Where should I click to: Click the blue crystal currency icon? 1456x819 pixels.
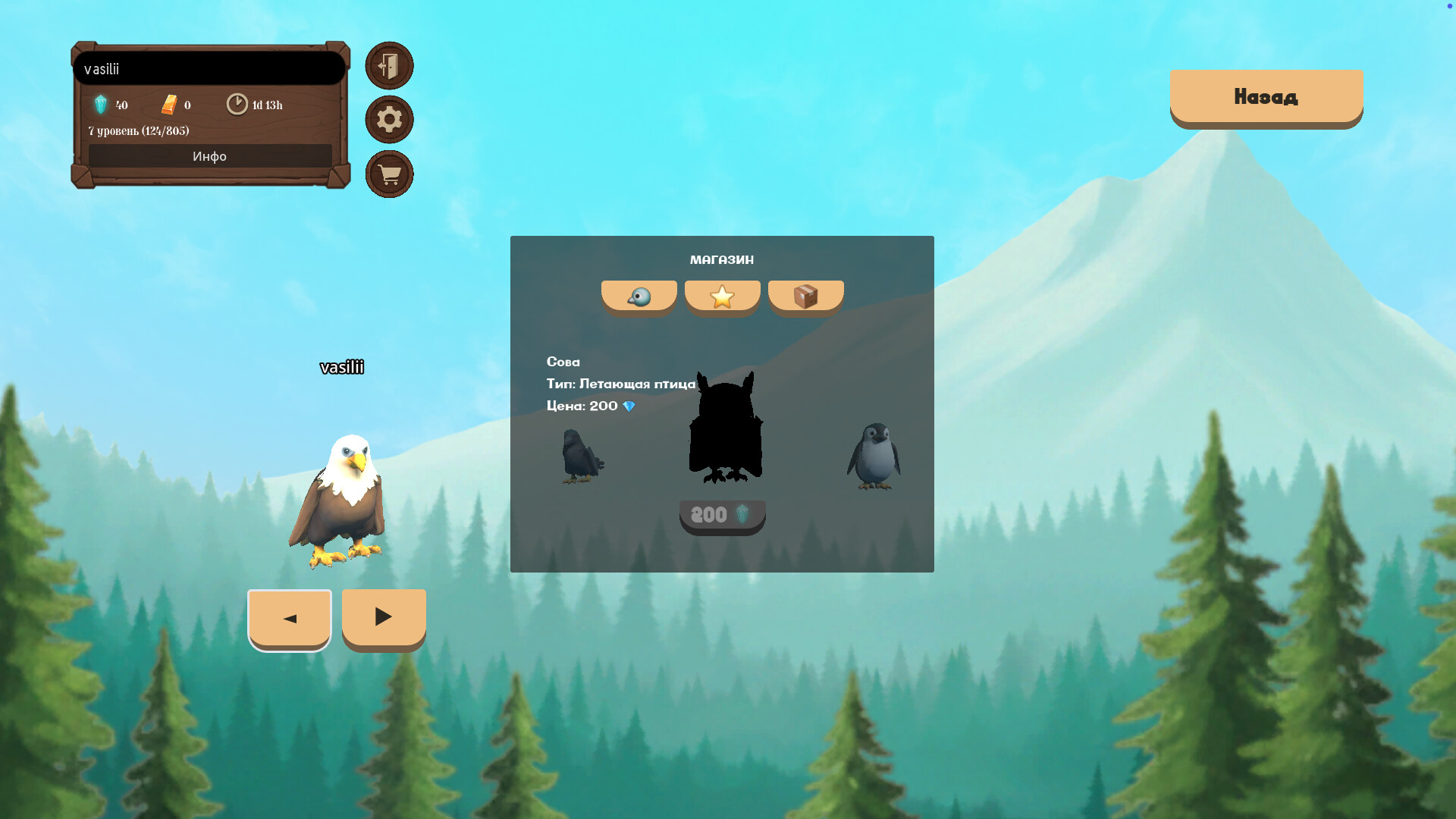coord(102,105)
